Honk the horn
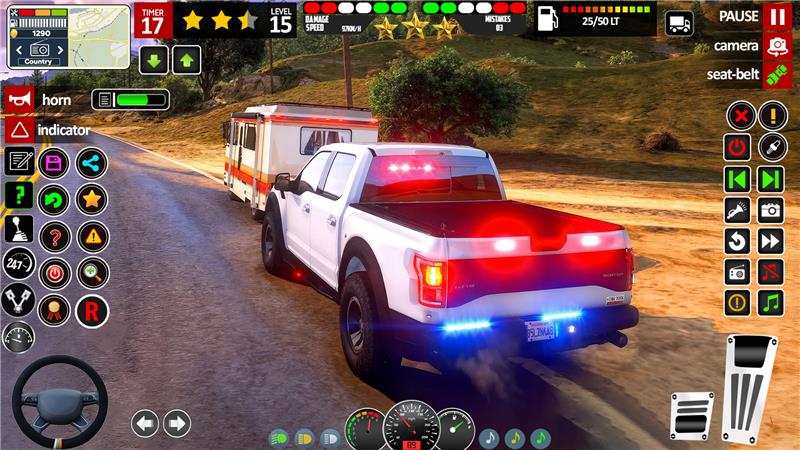This screenshot has height=450, width=800. pyautogui.click(x=19, y=99)
